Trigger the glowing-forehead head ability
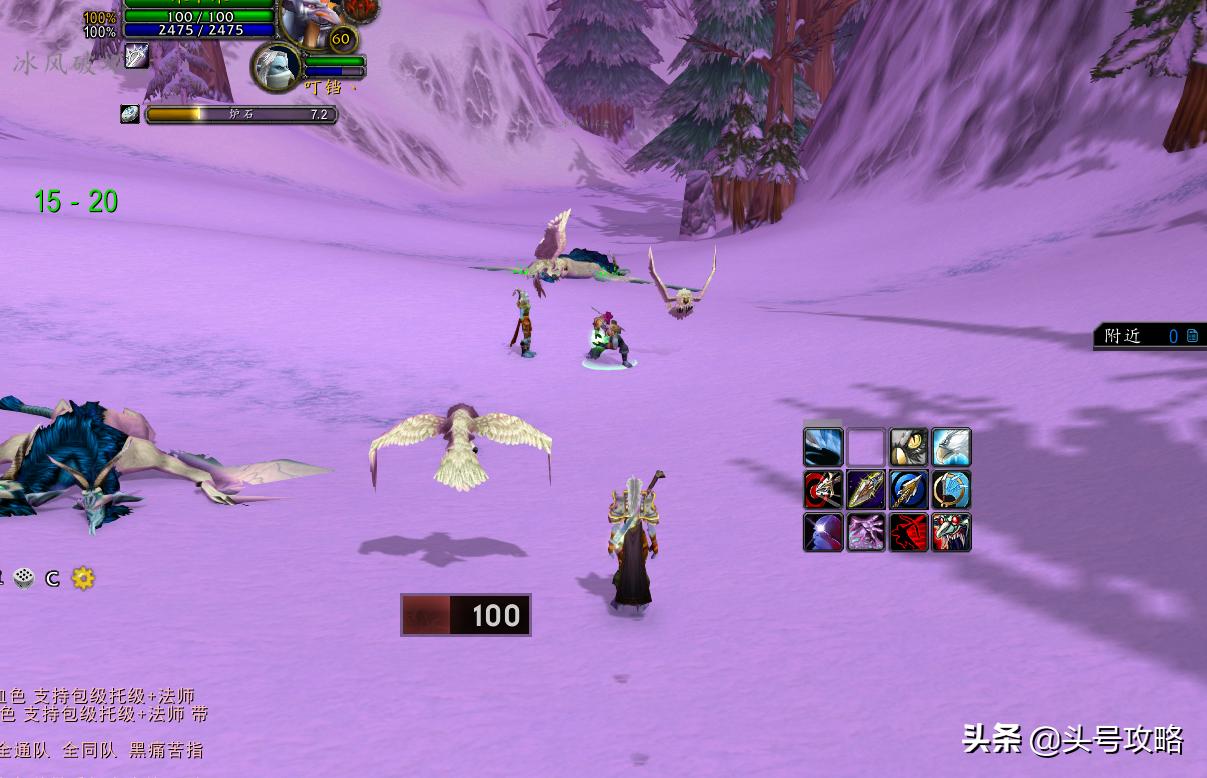 (x=823, y=532)
